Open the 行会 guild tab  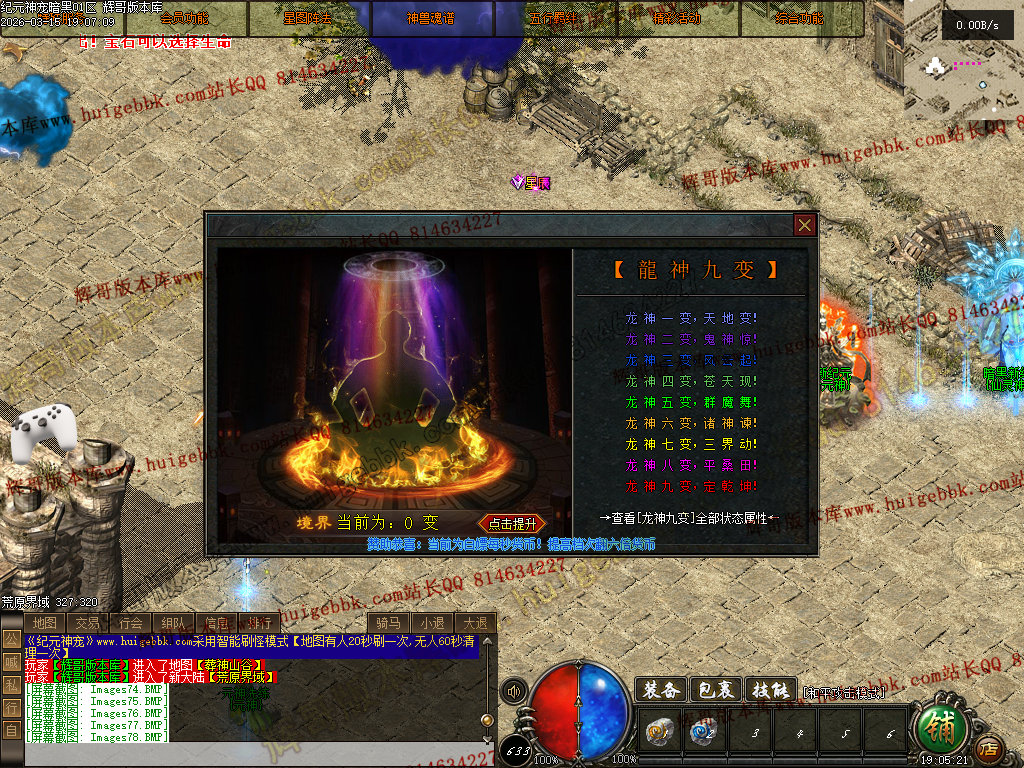(130, 623)
